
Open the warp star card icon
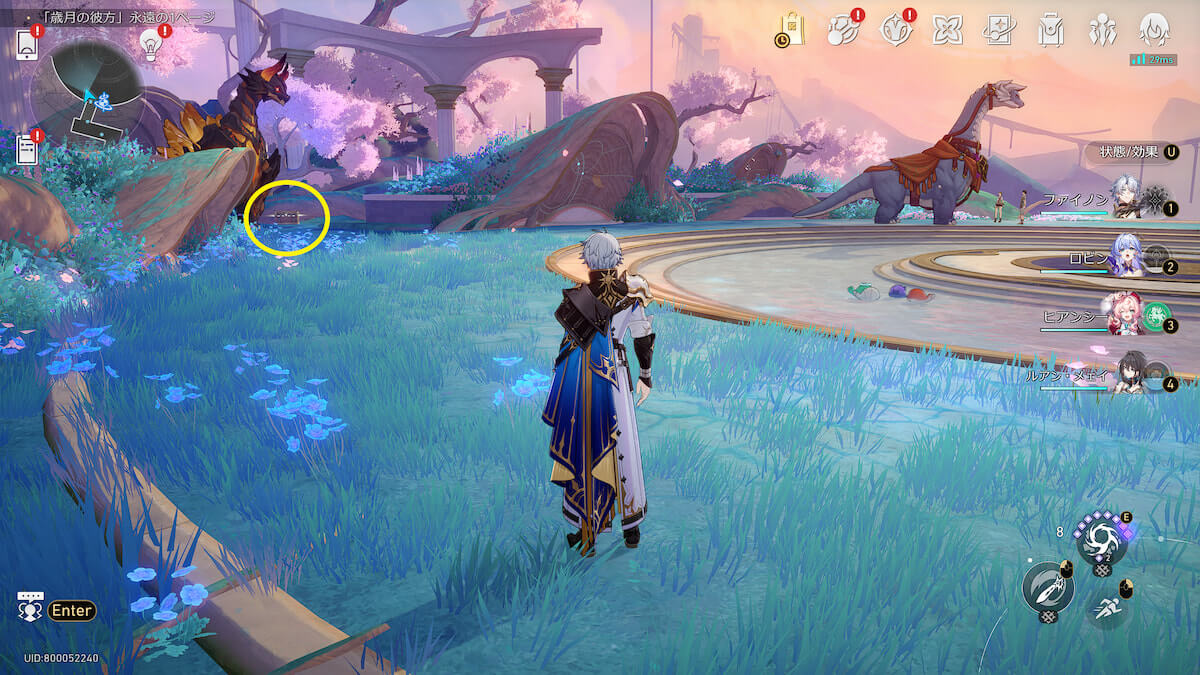pos(998,31)
